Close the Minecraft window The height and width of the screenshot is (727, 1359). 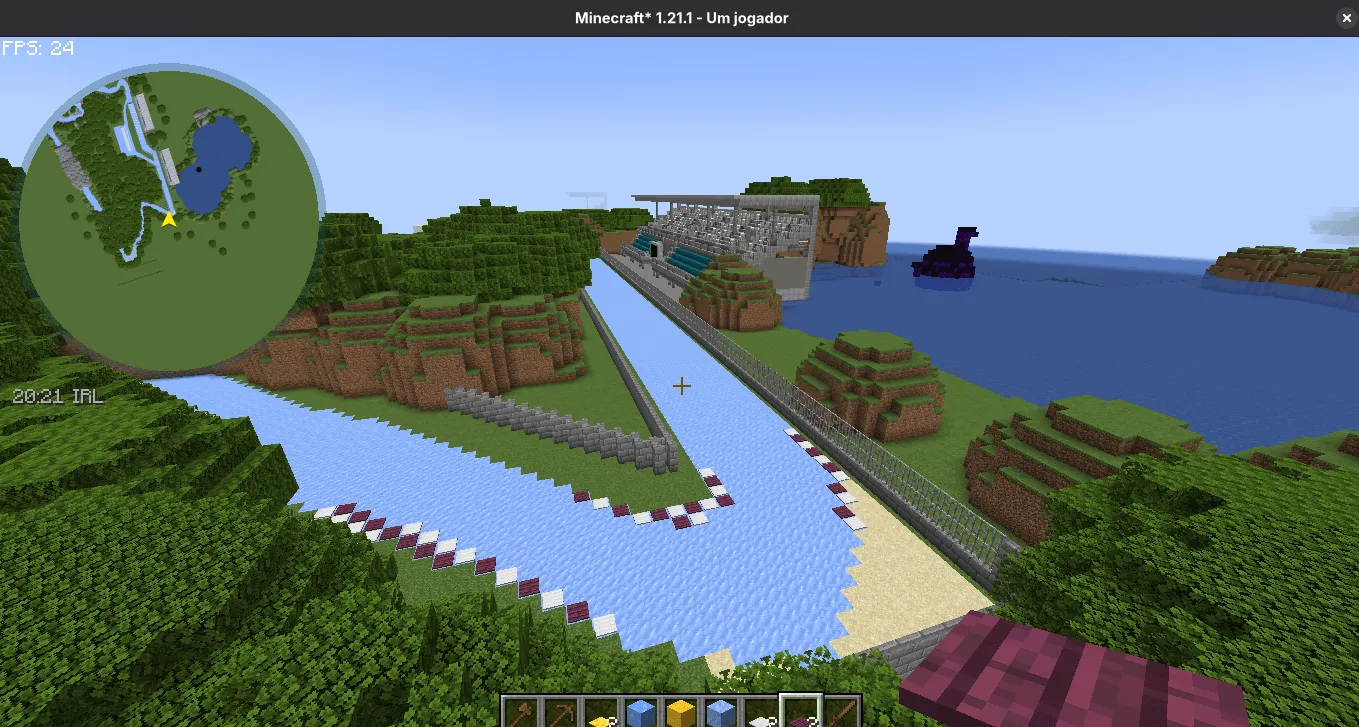coord(1346,17)
